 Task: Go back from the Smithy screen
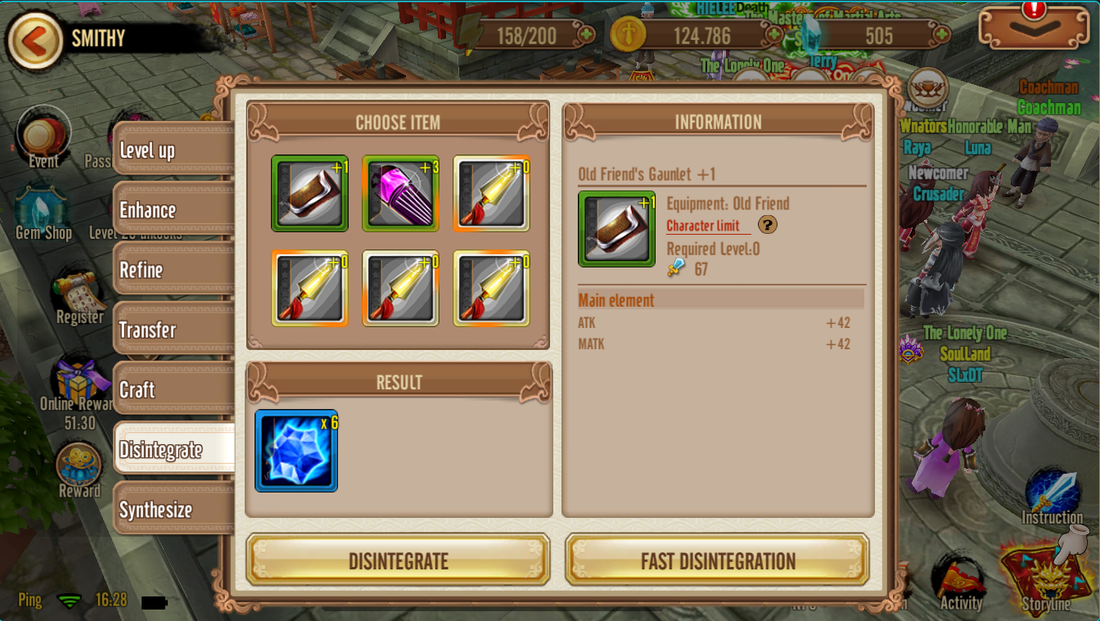click(x=34, y=41)
